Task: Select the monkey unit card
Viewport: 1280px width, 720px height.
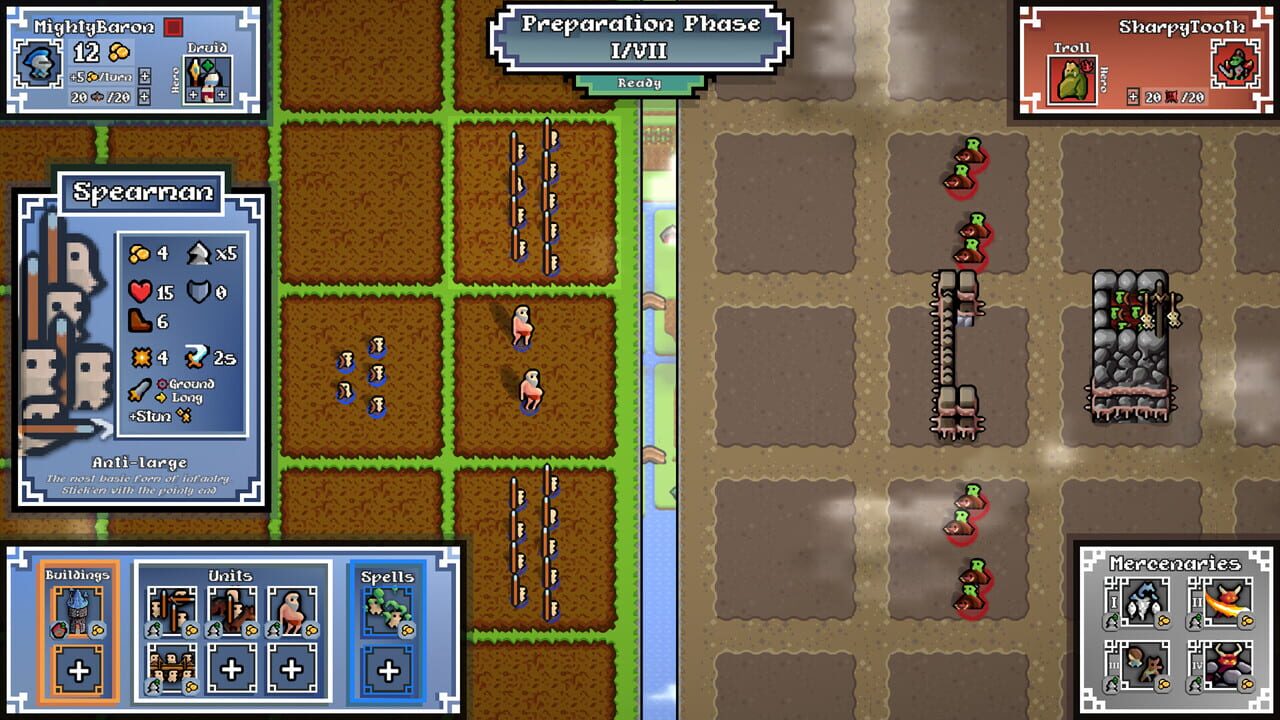Action: (x=291, y=611)
